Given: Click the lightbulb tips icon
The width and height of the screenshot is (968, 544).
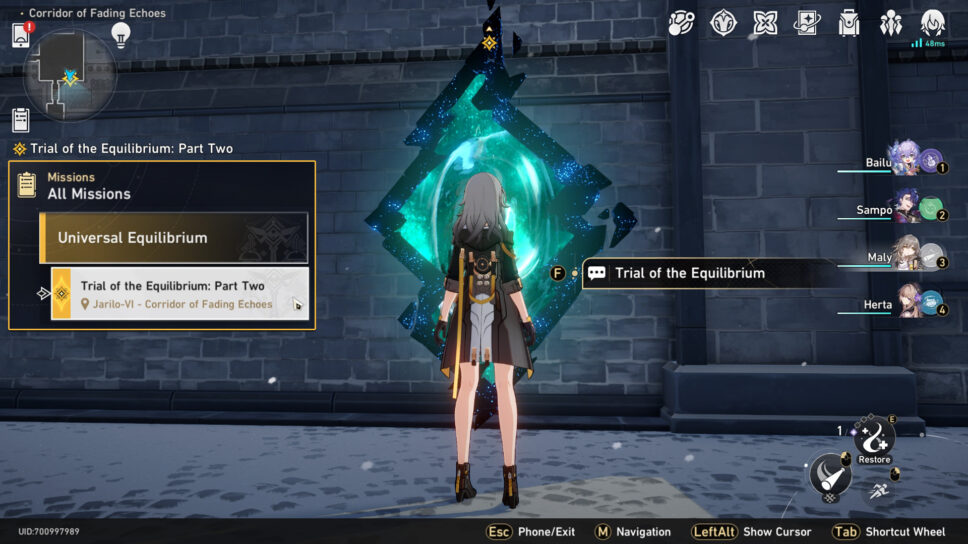Looking at the screenshot, I should [x=121, y=35].
